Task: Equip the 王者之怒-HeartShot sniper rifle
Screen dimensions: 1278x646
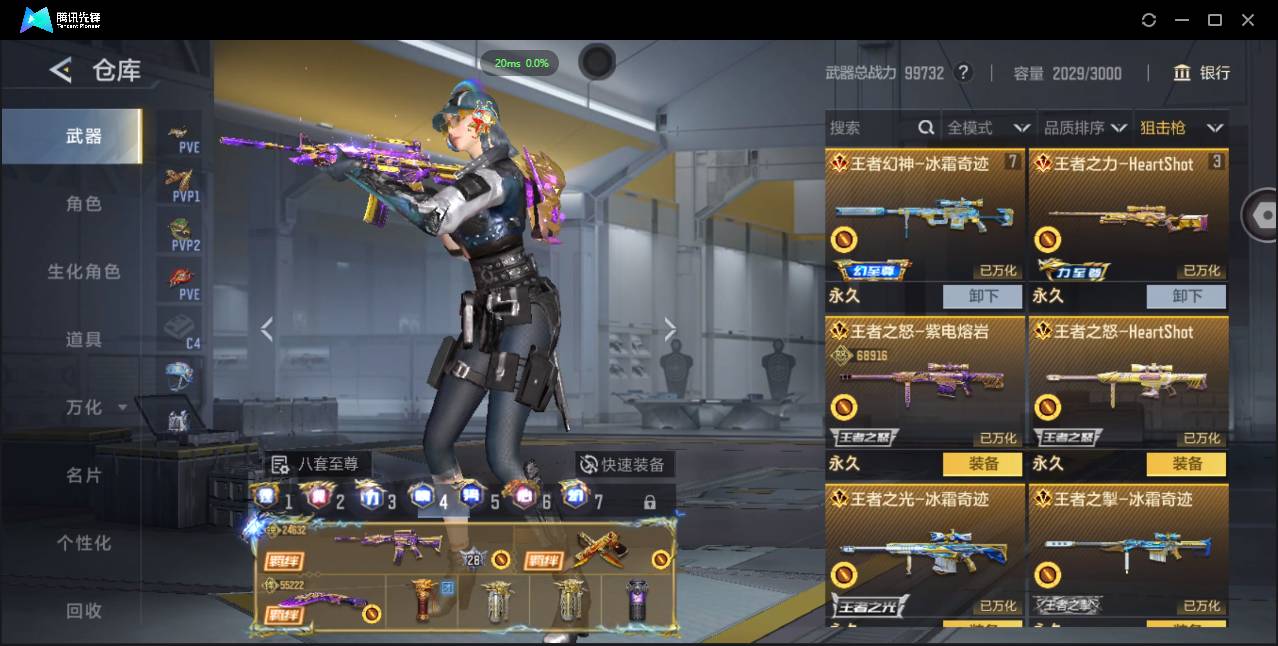Action: click(x=1187, y=464)
